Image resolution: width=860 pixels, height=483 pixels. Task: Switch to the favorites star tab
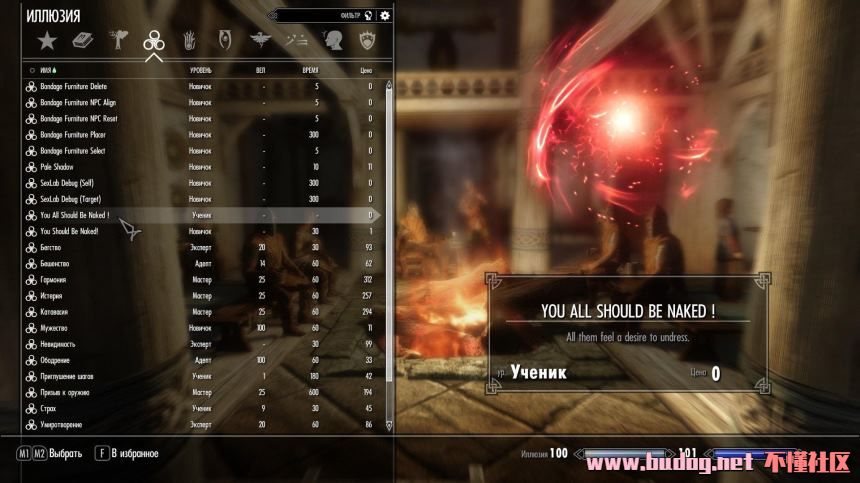pos(46,41)
